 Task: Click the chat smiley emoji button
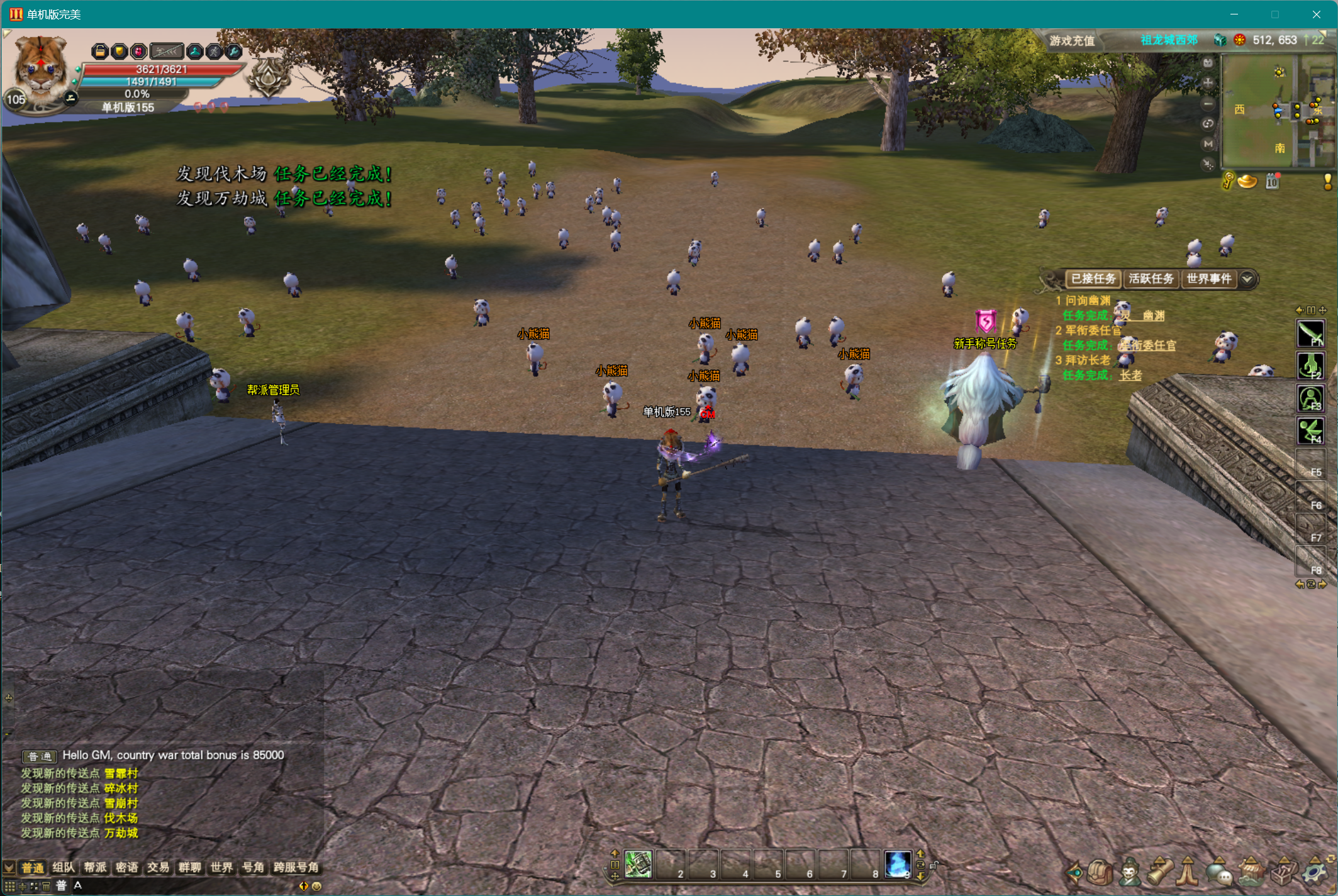point(317,886)
